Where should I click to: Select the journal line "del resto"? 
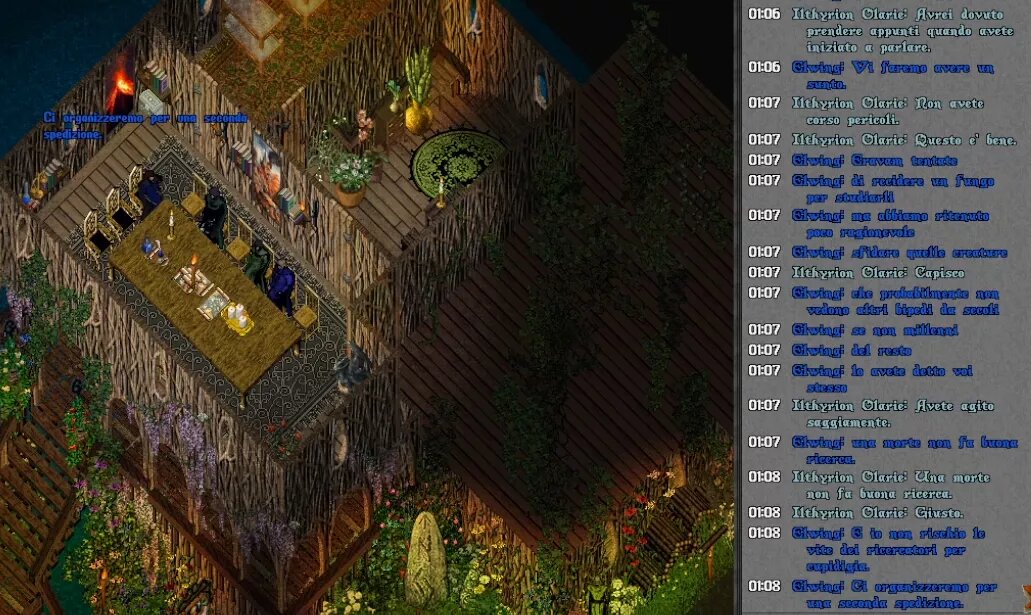coord(851,350)
